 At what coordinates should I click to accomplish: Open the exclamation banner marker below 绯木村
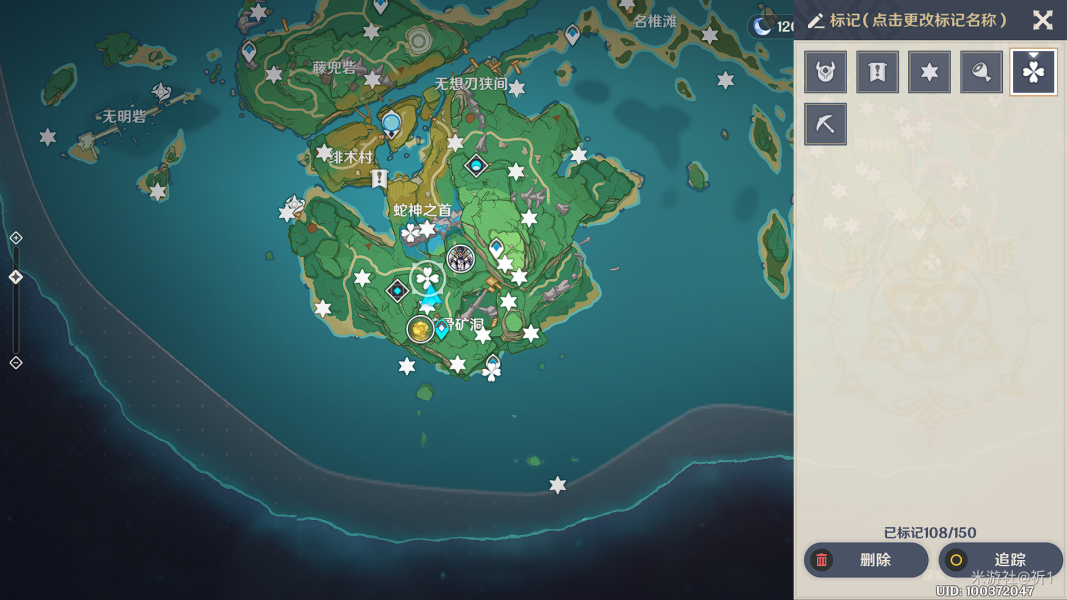click(x=379, y=179)
